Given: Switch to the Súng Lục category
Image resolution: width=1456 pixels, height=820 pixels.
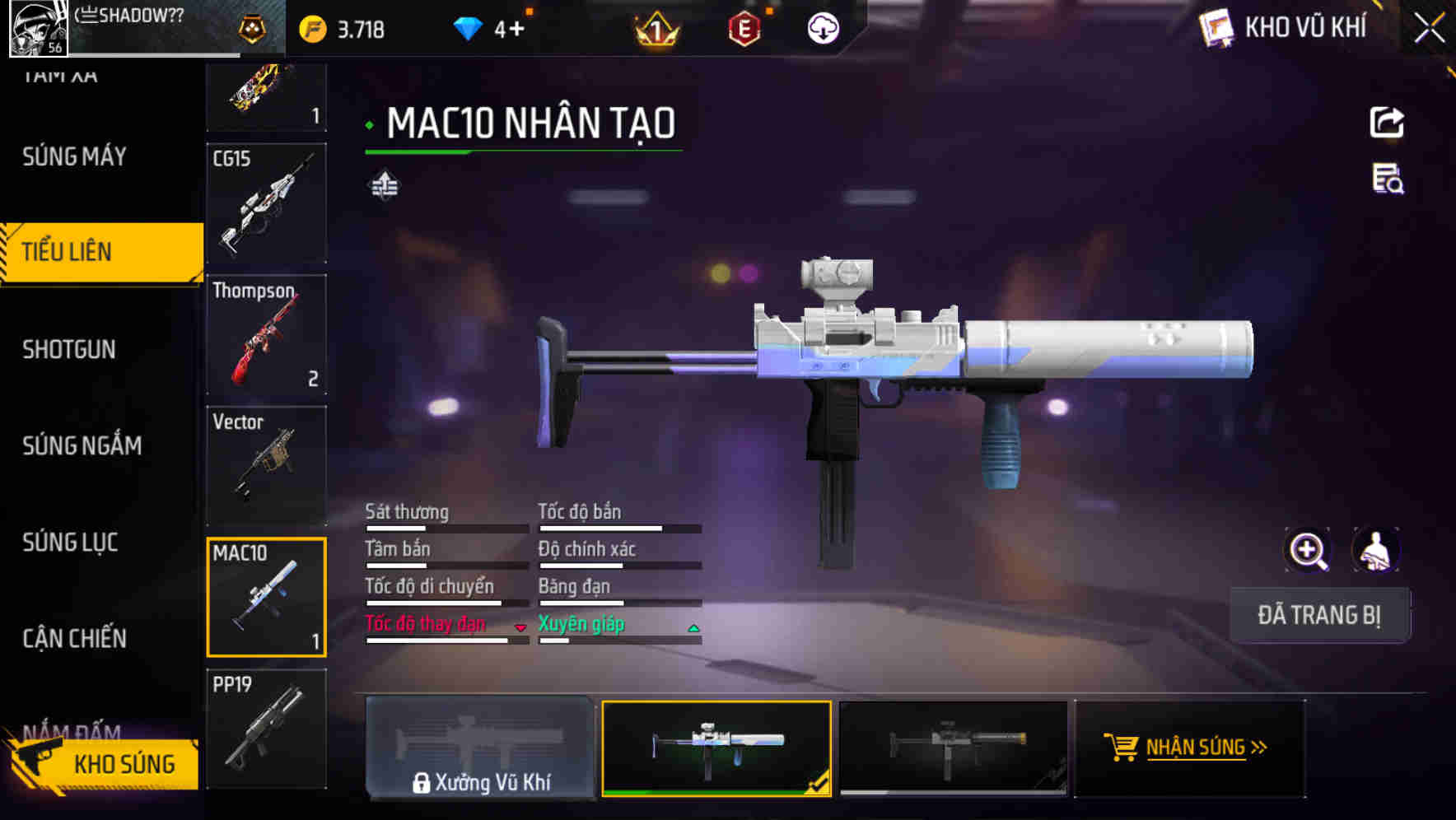Looking at the screenshot, I should 70,542.
